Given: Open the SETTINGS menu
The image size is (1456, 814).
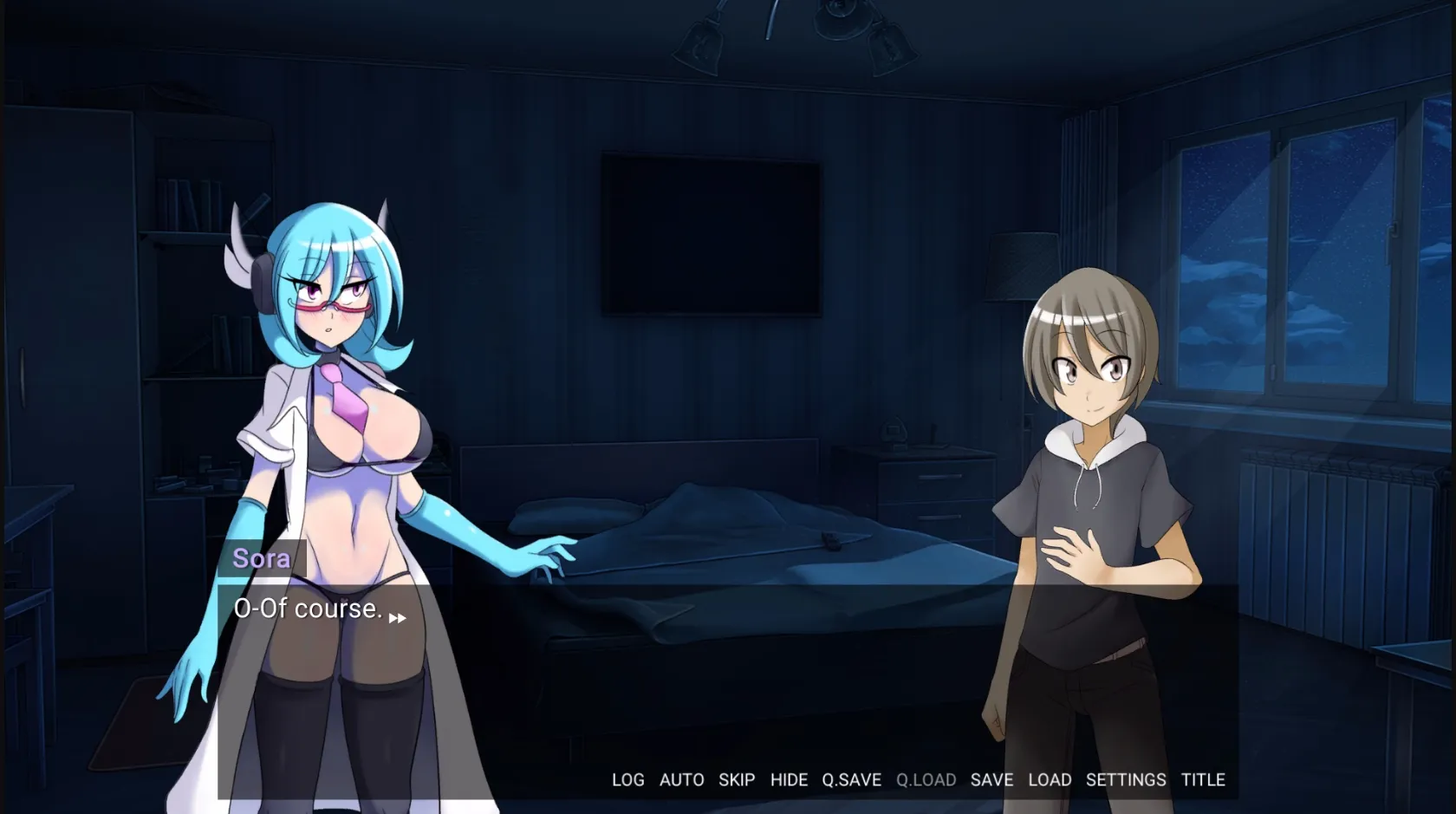Looking at the screenshot, I should pos(1125,779).
